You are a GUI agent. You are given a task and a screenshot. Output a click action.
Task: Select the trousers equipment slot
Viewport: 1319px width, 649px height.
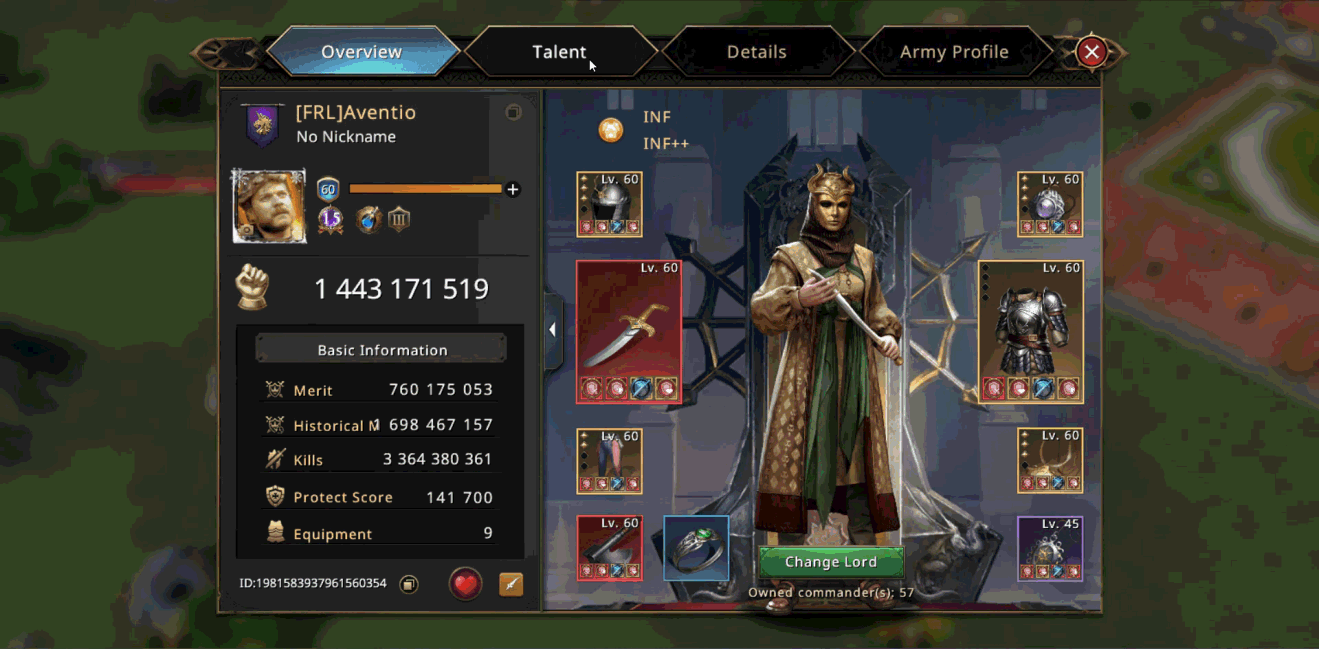610,461
